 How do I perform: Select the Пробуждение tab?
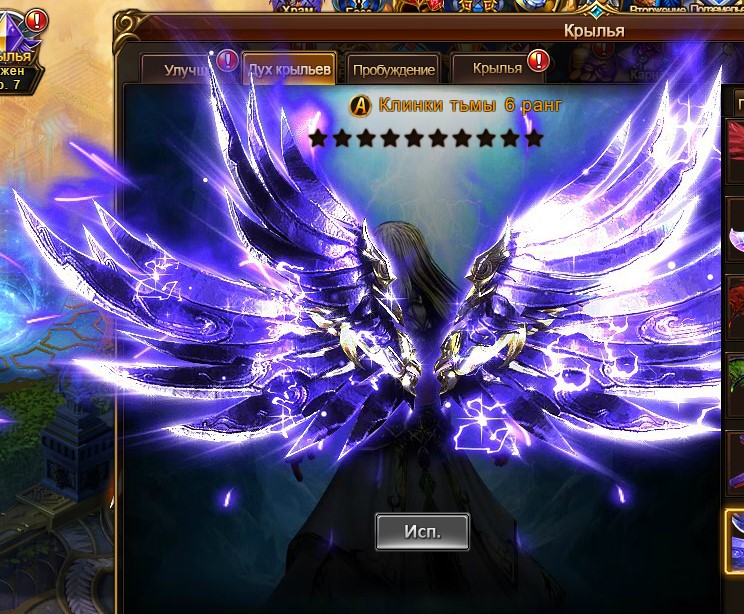click(x=394, y=70)
